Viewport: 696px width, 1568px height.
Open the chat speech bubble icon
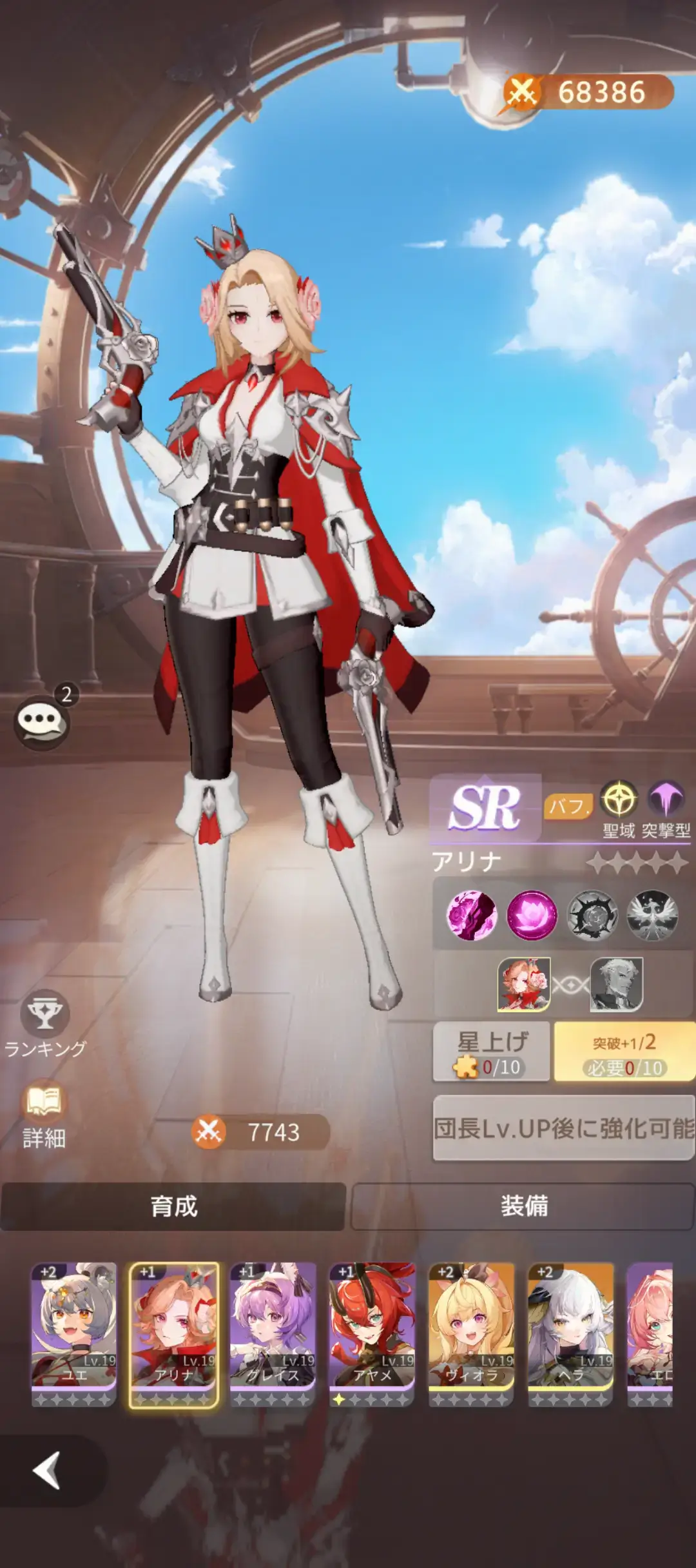pyautogui.click(x=43, y=722)
